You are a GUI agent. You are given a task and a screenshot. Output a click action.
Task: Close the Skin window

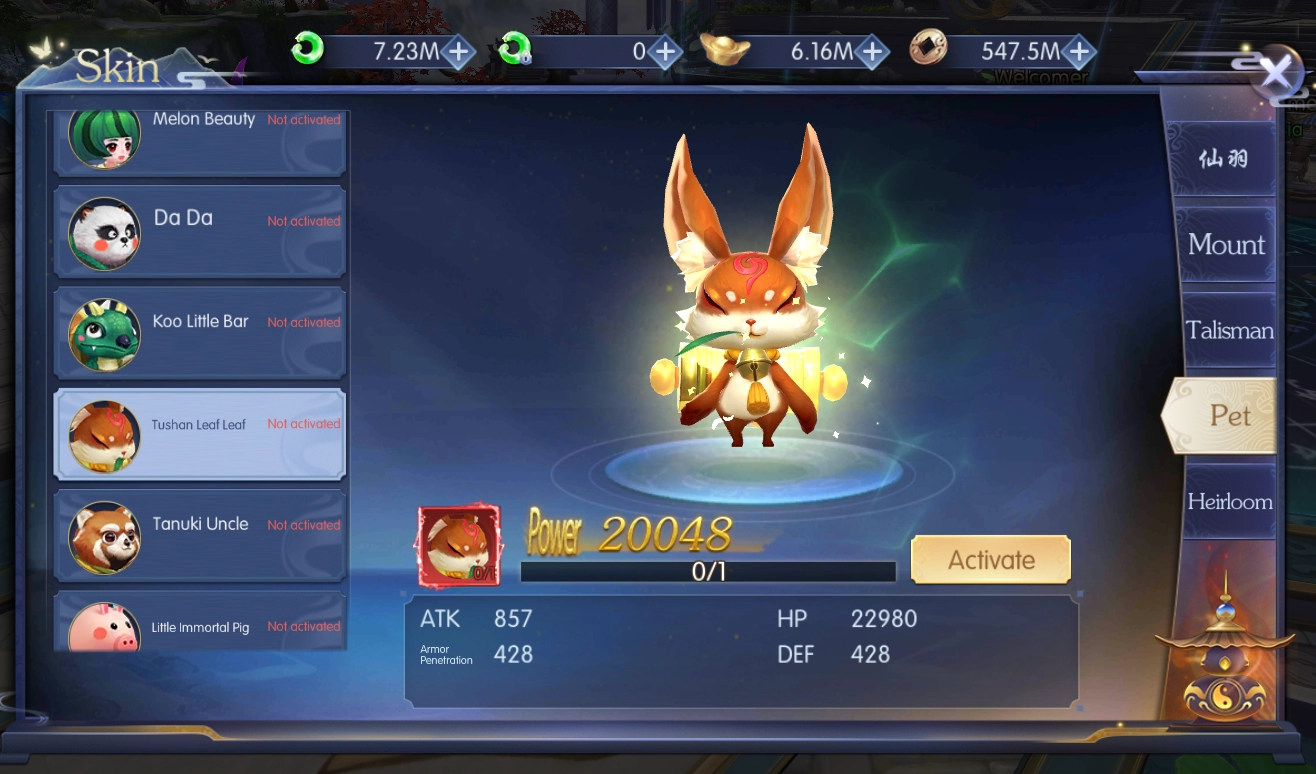pyautogui.click(x=1276, y=74)
